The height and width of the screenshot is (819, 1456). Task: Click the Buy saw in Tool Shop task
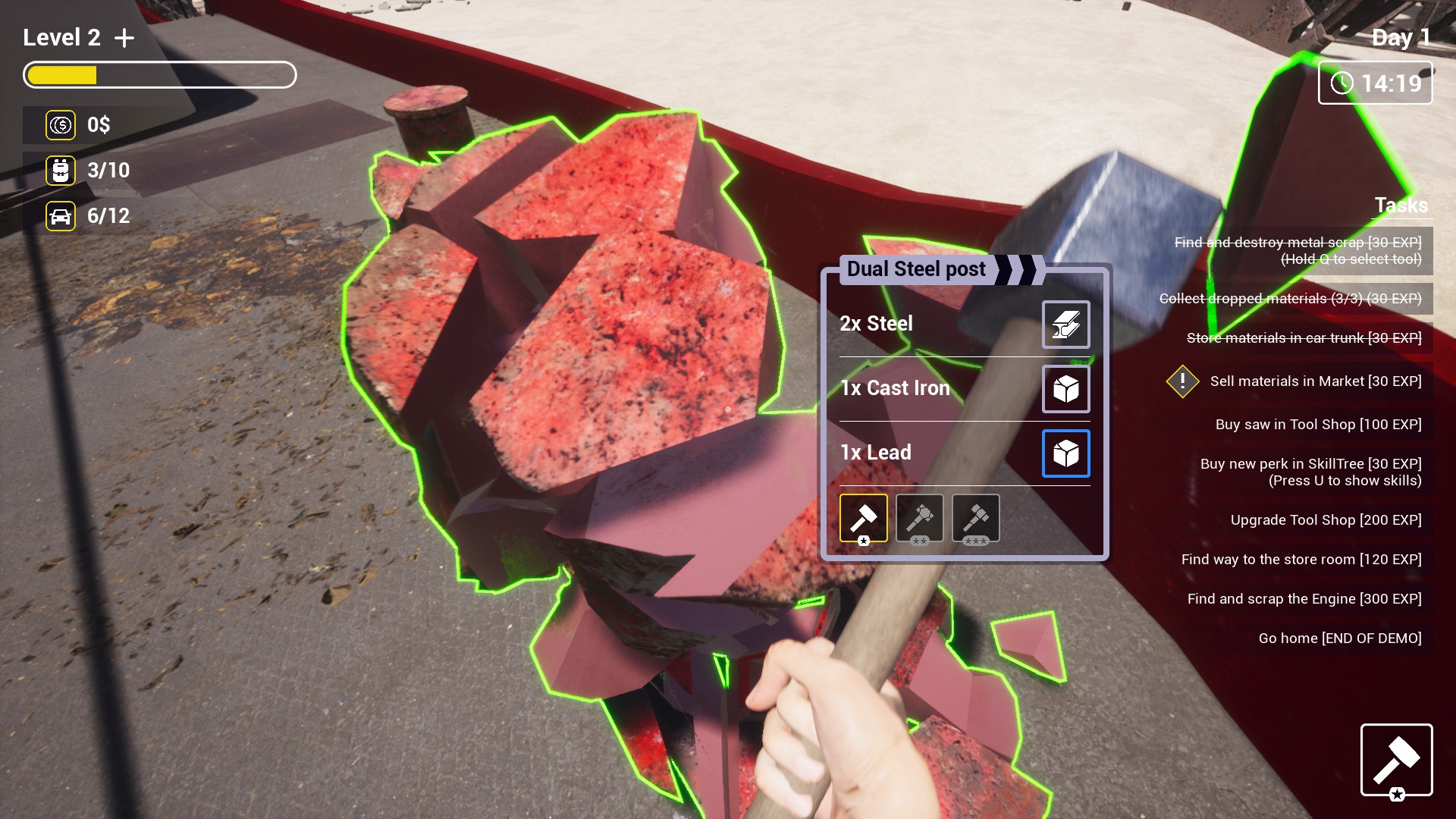(x=1317, y=425)
